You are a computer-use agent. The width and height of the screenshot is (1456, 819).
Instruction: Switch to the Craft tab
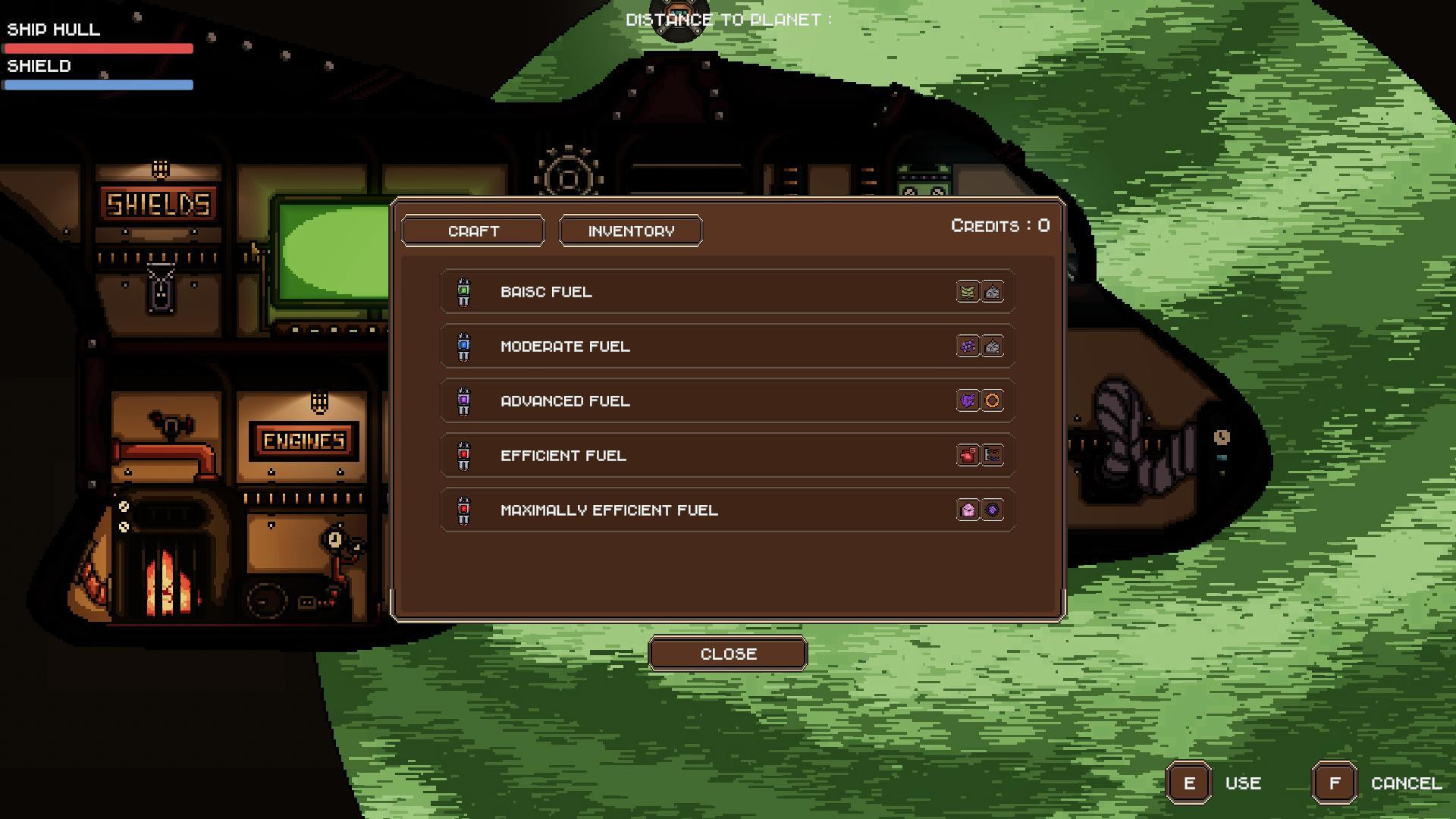473,231
